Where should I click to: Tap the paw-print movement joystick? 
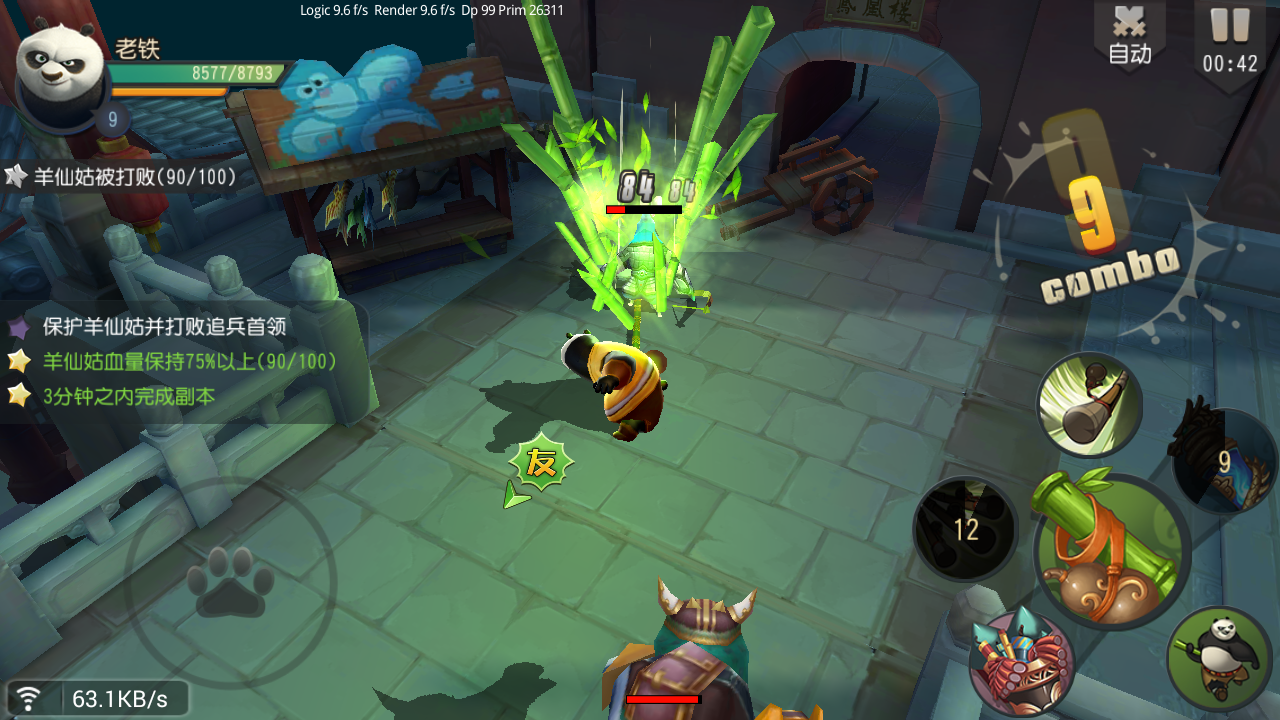coord(231,582)
